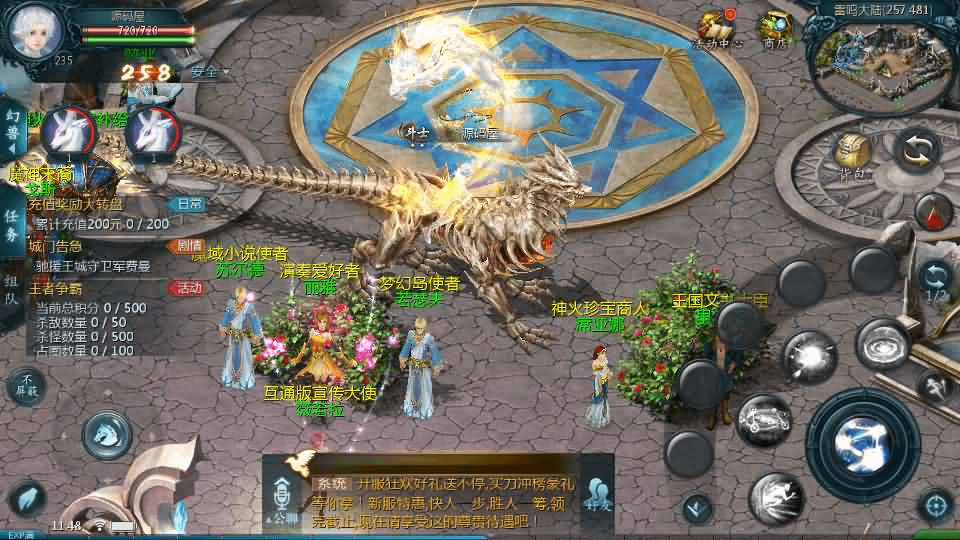Open the player portrait panel

[36, 31]
